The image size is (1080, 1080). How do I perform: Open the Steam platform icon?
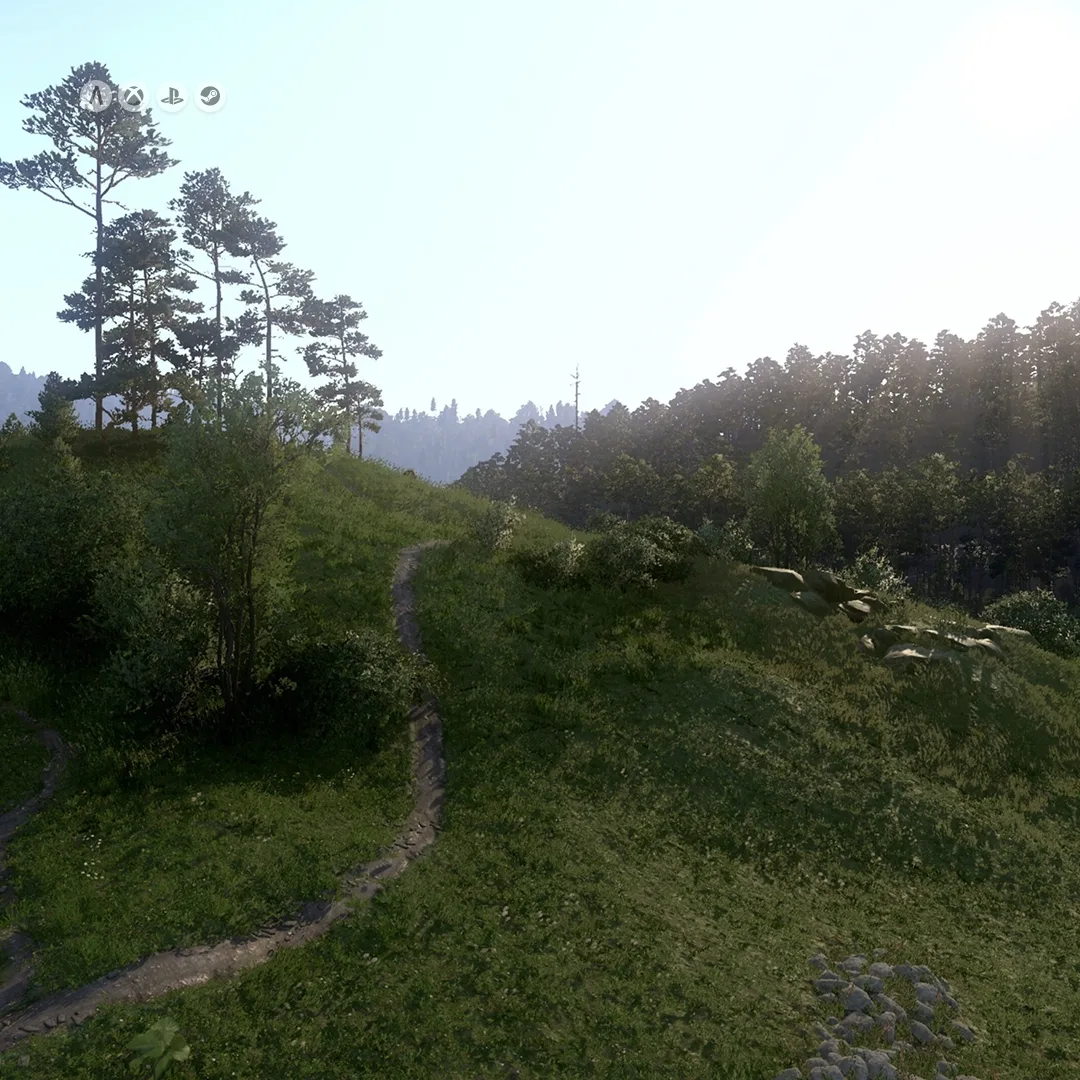pyautogui.click(x=210, y=97)
